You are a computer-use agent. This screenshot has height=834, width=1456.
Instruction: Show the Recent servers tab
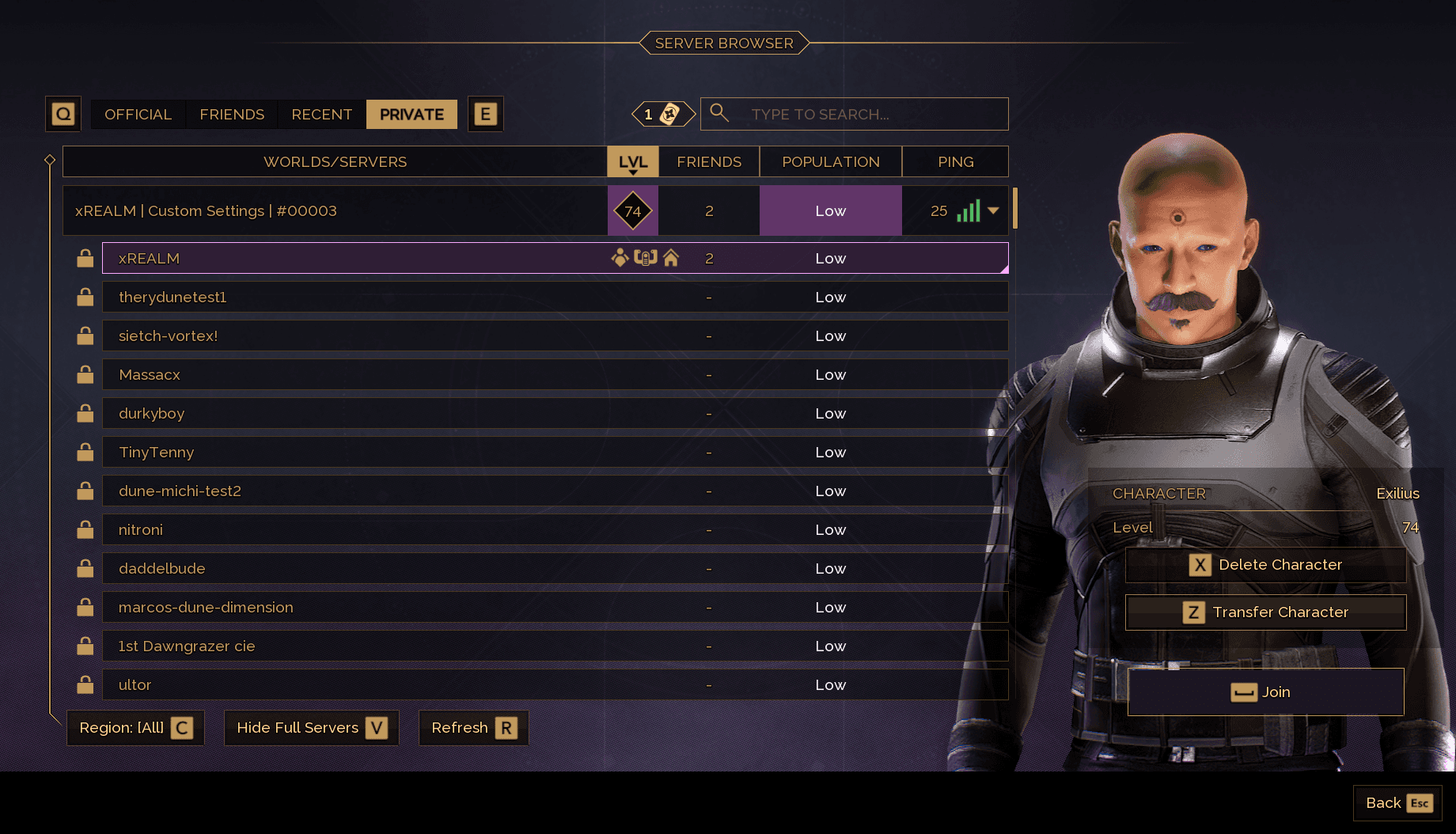tap(321, 115)
